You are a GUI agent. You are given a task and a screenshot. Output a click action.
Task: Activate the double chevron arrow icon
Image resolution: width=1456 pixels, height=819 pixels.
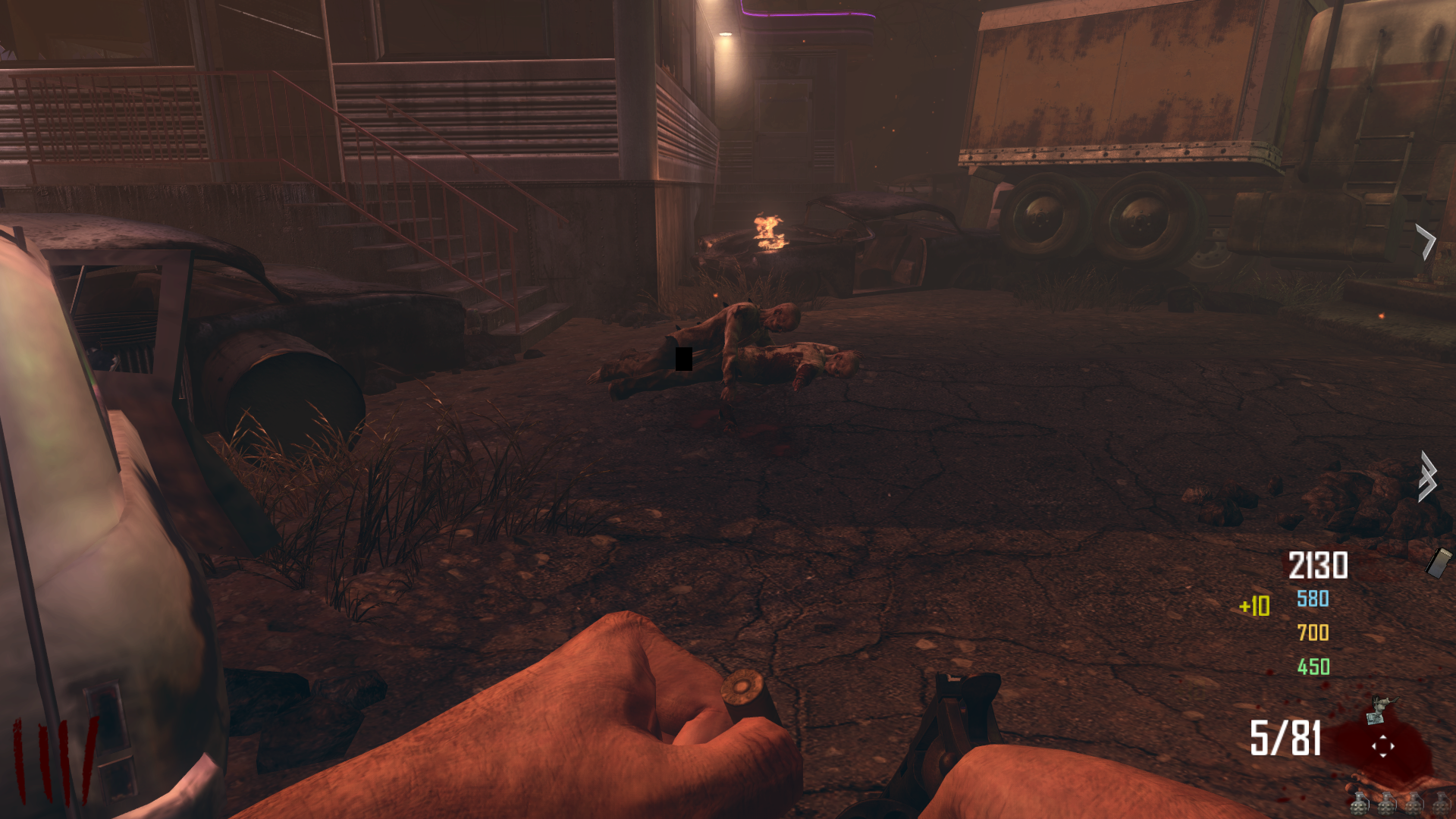(x=1428, y=477)
